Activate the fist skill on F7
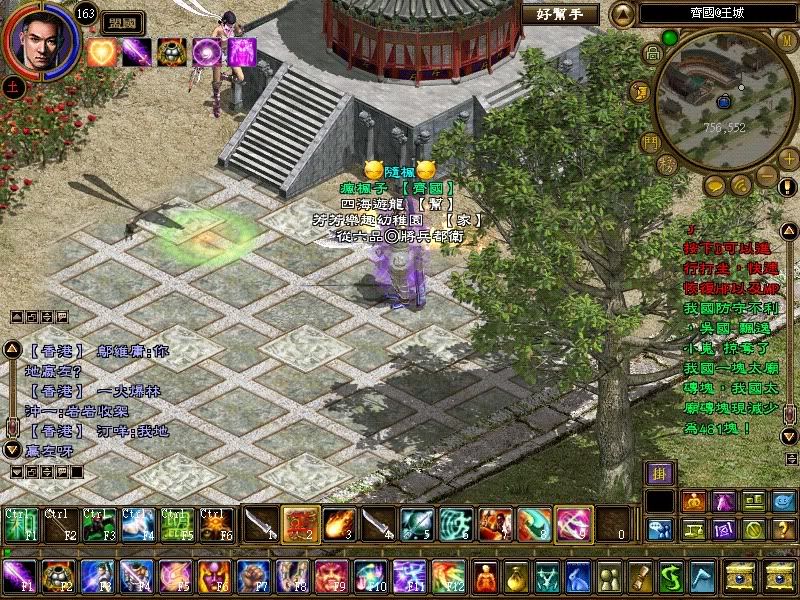 (253, 577)
